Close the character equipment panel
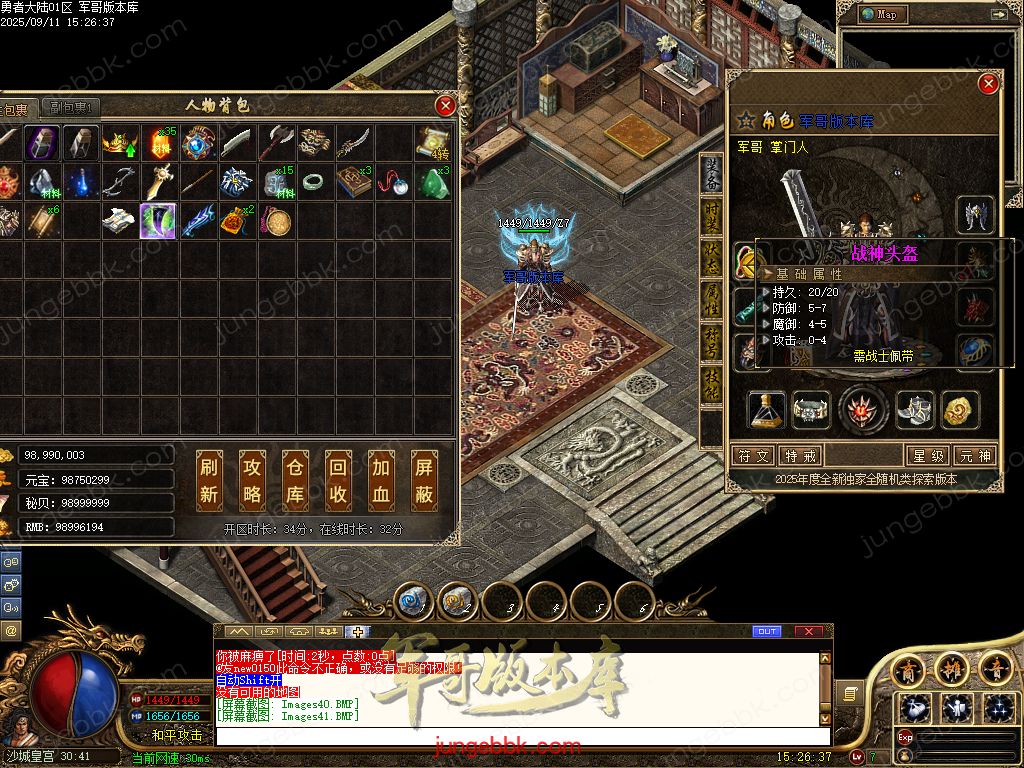1024x768 pixels. 988,84
